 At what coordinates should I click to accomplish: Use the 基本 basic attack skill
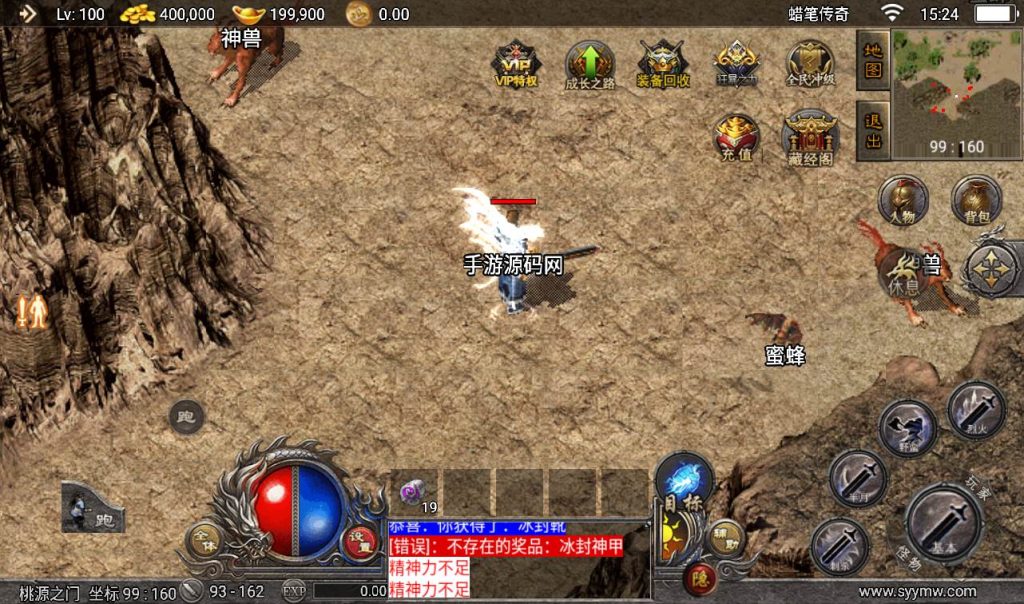(x=944, y=521)
